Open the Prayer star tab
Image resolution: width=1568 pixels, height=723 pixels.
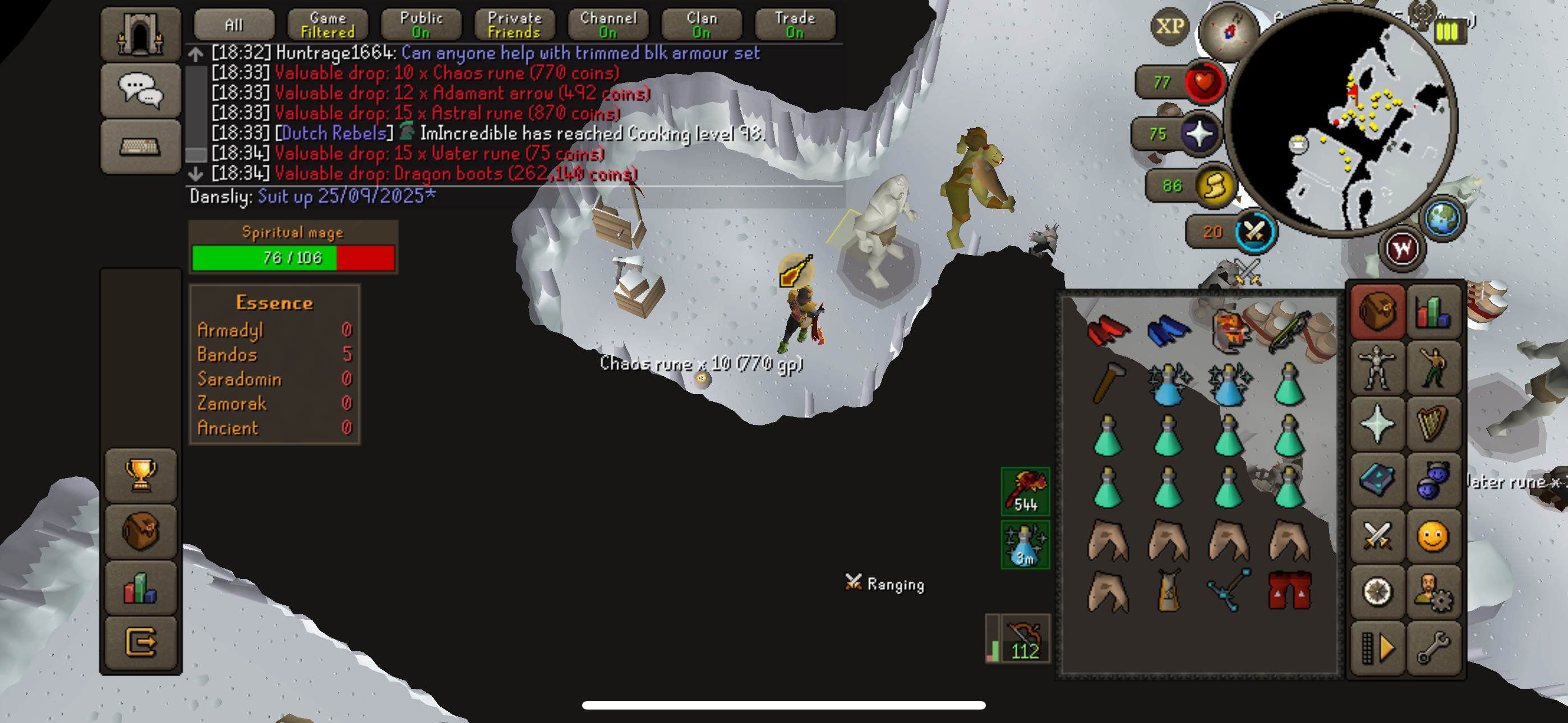[x=1377, y=424]
